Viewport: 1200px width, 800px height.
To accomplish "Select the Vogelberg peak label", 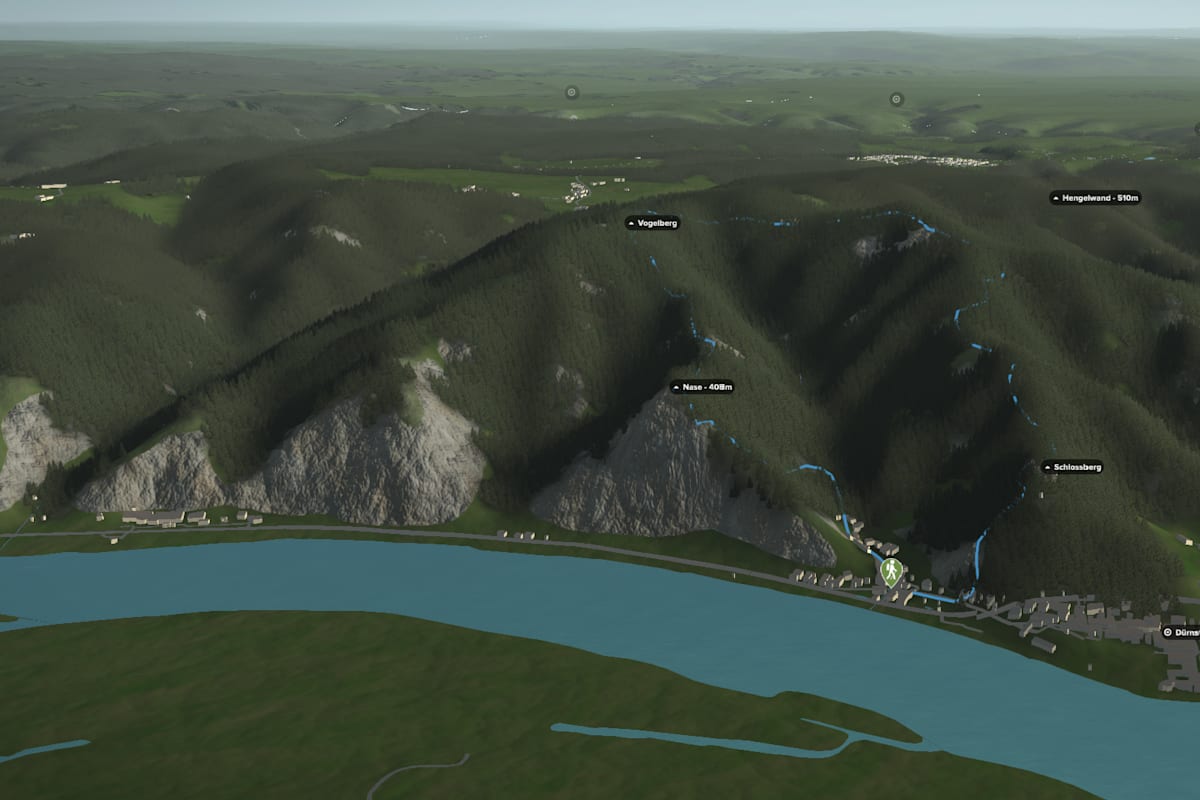I will 653,223.
